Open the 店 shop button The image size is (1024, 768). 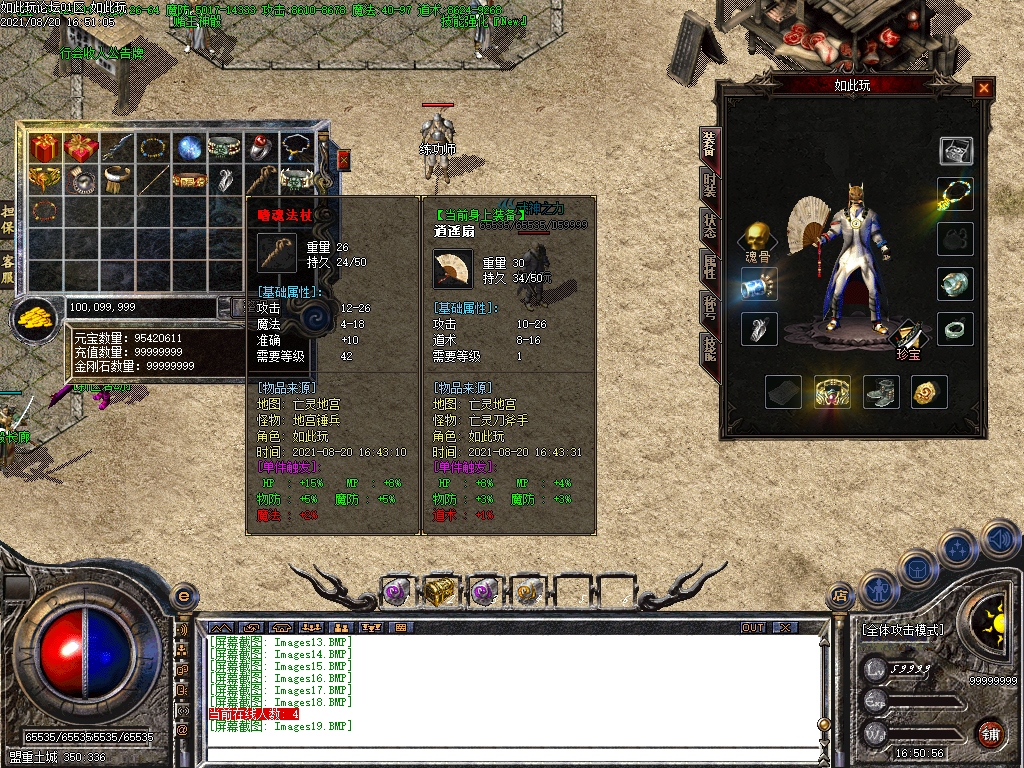pos(840,596)
